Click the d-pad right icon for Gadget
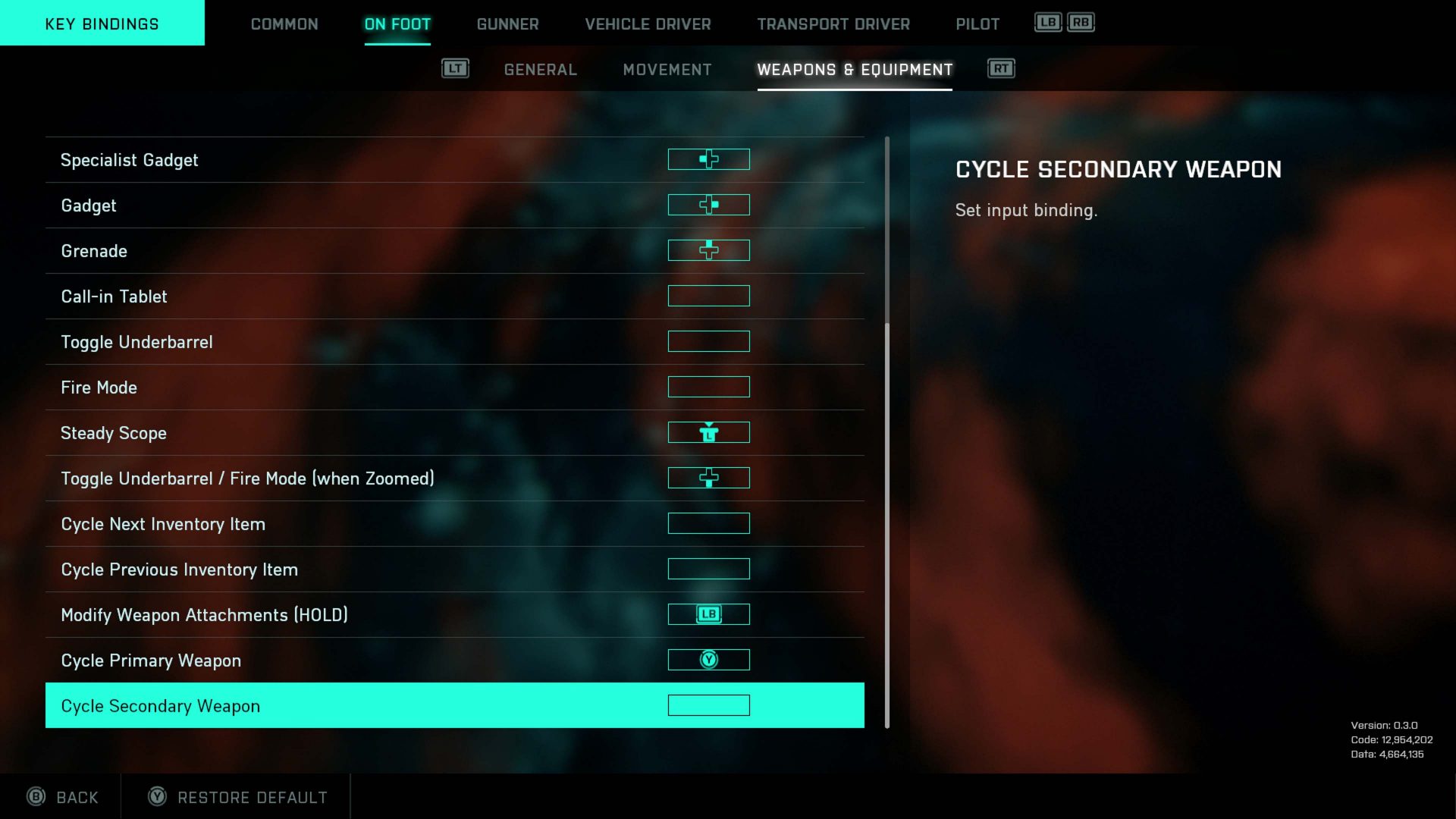 click(708, 205)
